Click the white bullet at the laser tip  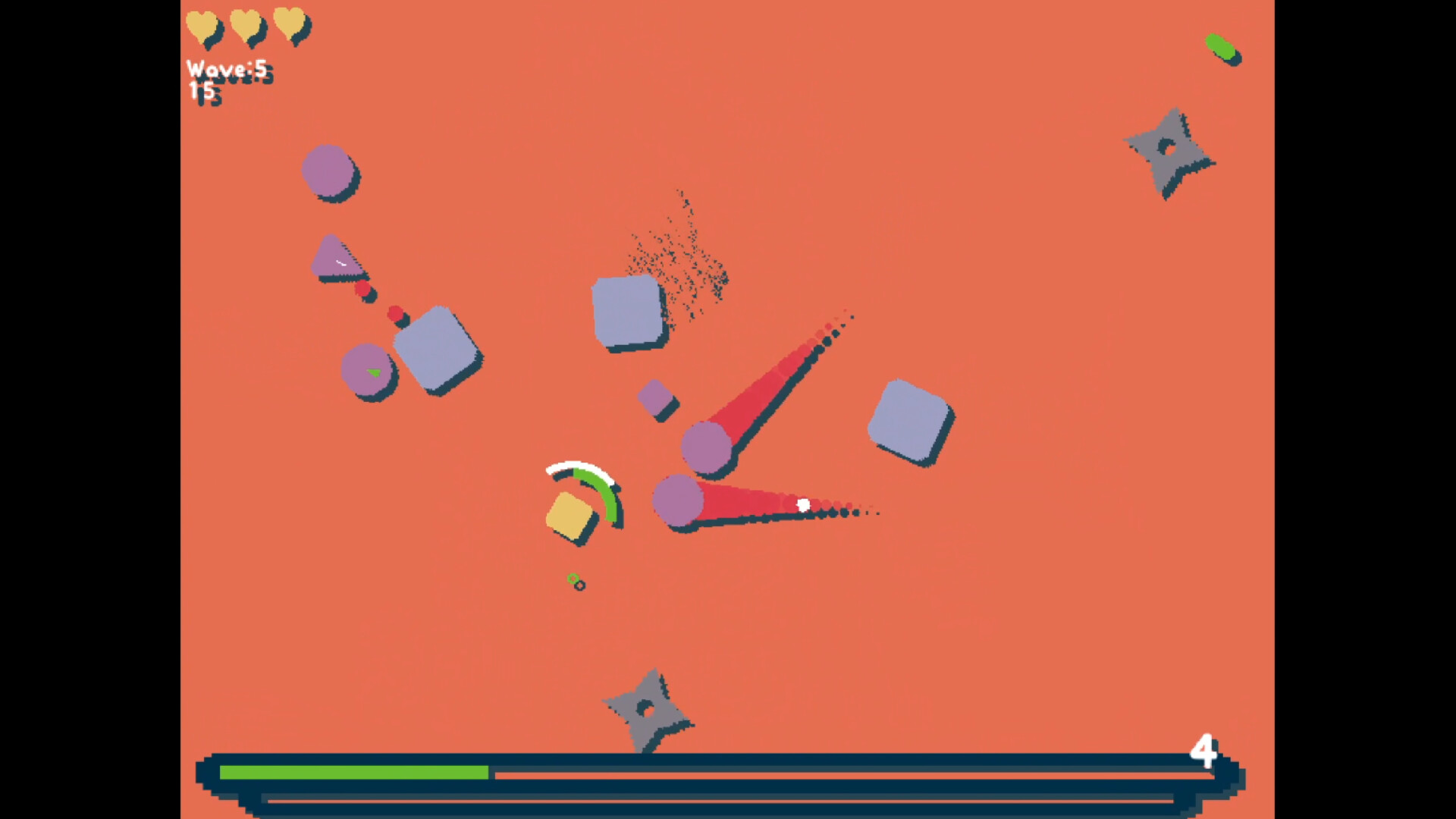pos(802,506)
